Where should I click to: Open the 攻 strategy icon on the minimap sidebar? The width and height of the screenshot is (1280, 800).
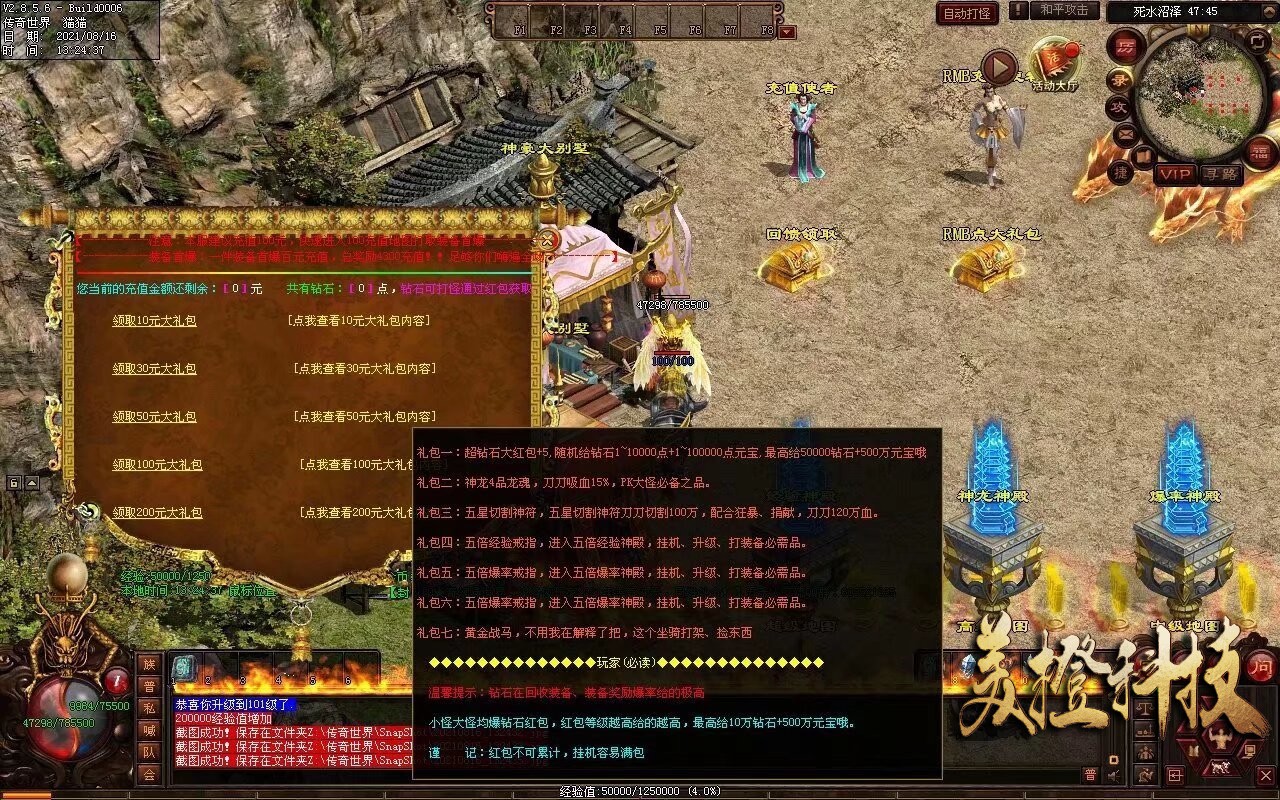point(1116,104)
